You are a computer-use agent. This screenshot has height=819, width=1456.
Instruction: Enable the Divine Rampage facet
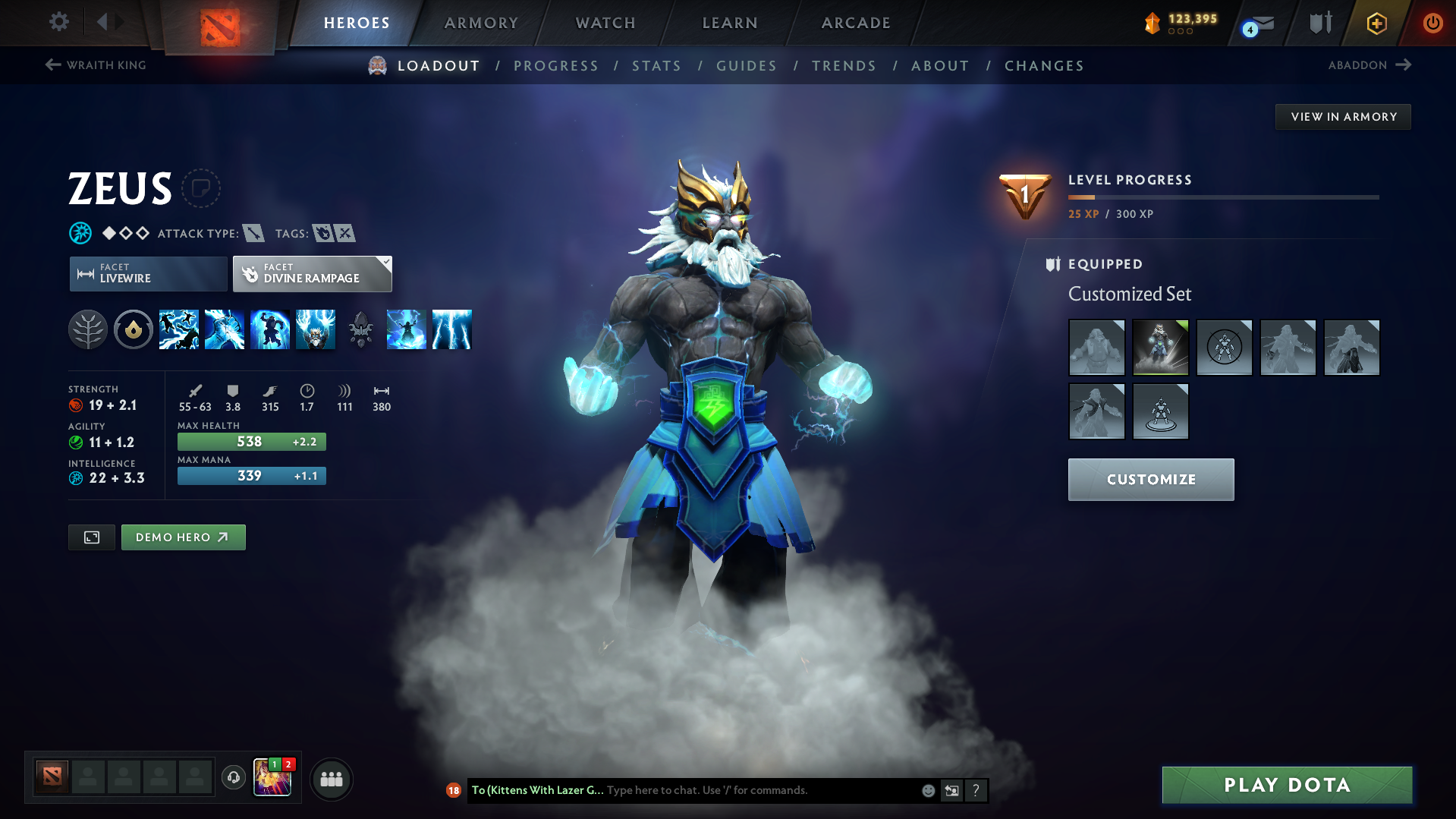tap(311, 274)
